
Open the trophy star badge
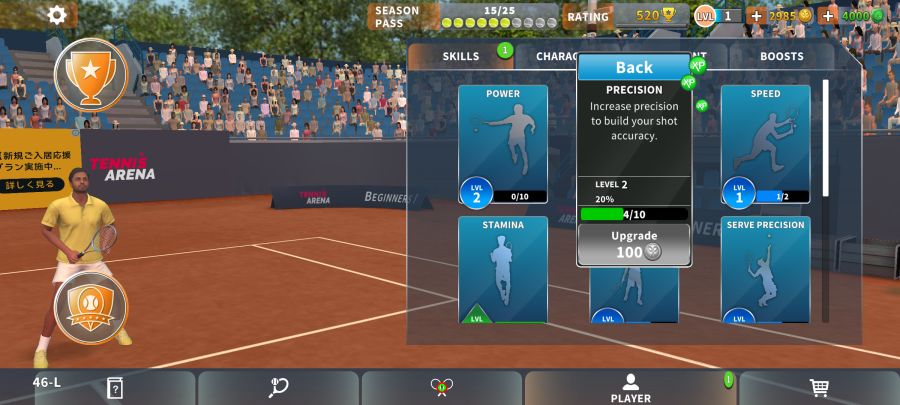coord(91,73)
